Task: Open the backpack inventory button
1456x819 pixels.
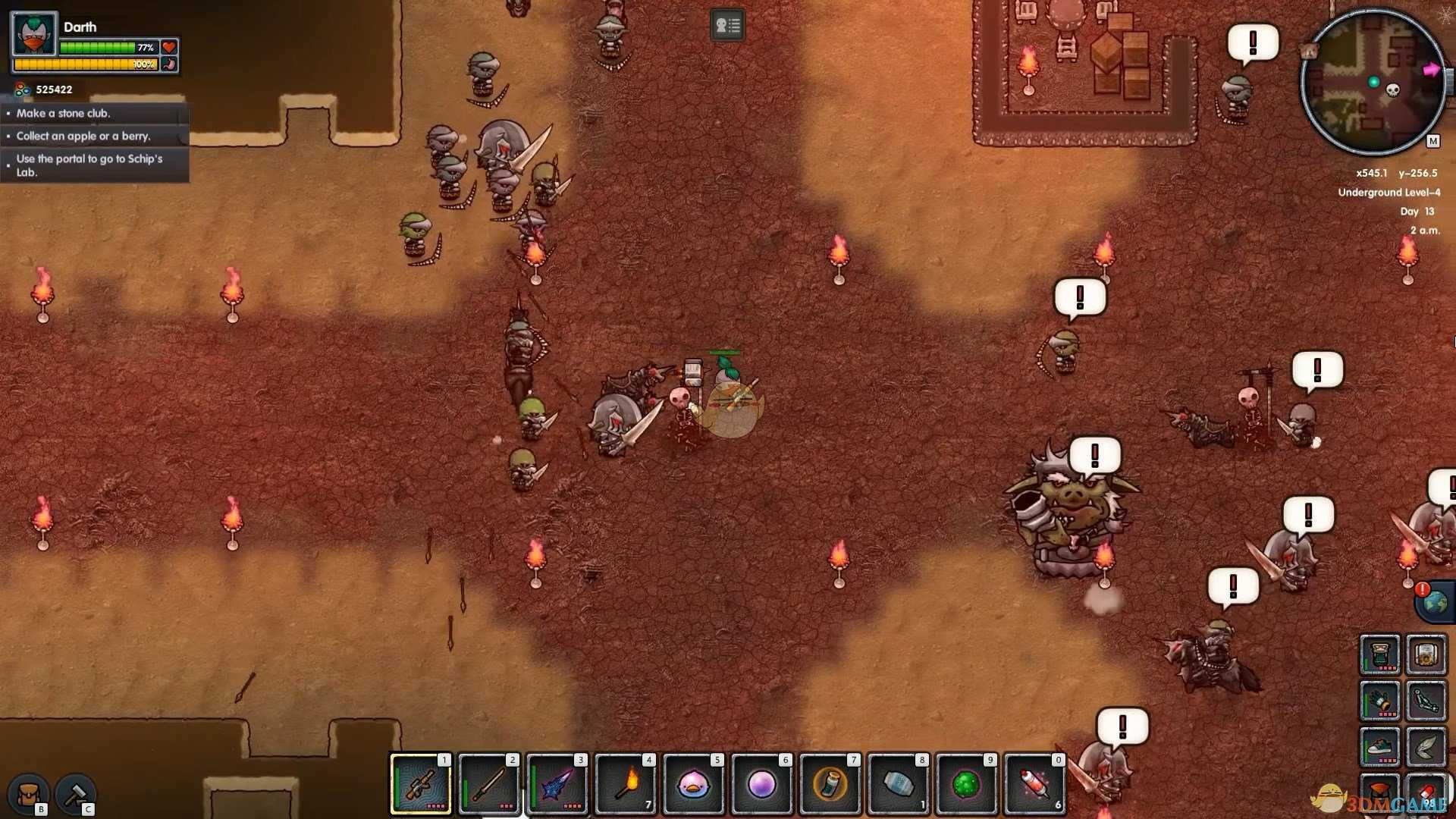Action: coord(29,794)
